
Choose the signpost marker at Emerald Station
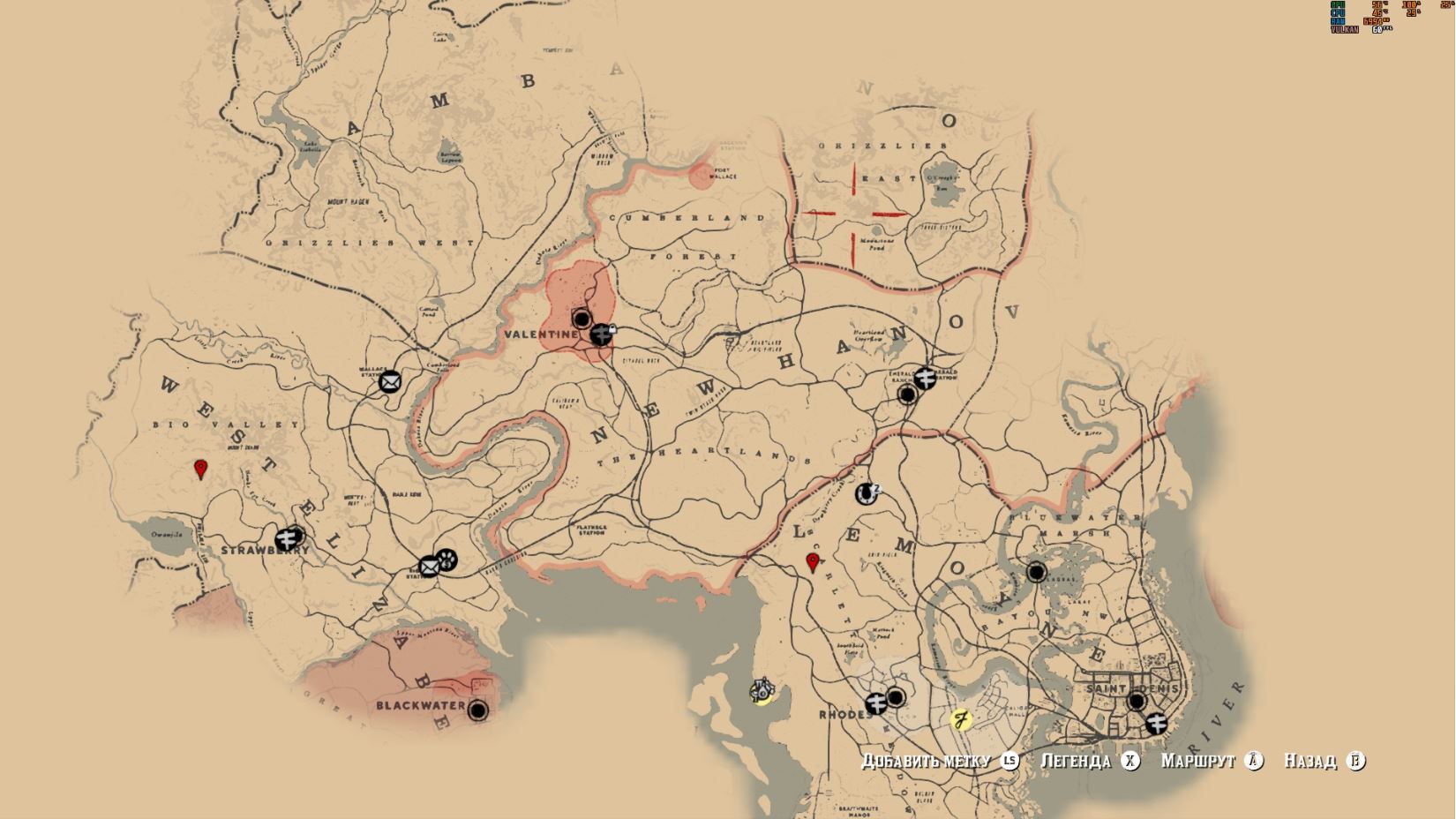pyautogui.click(x=925, y=378)
